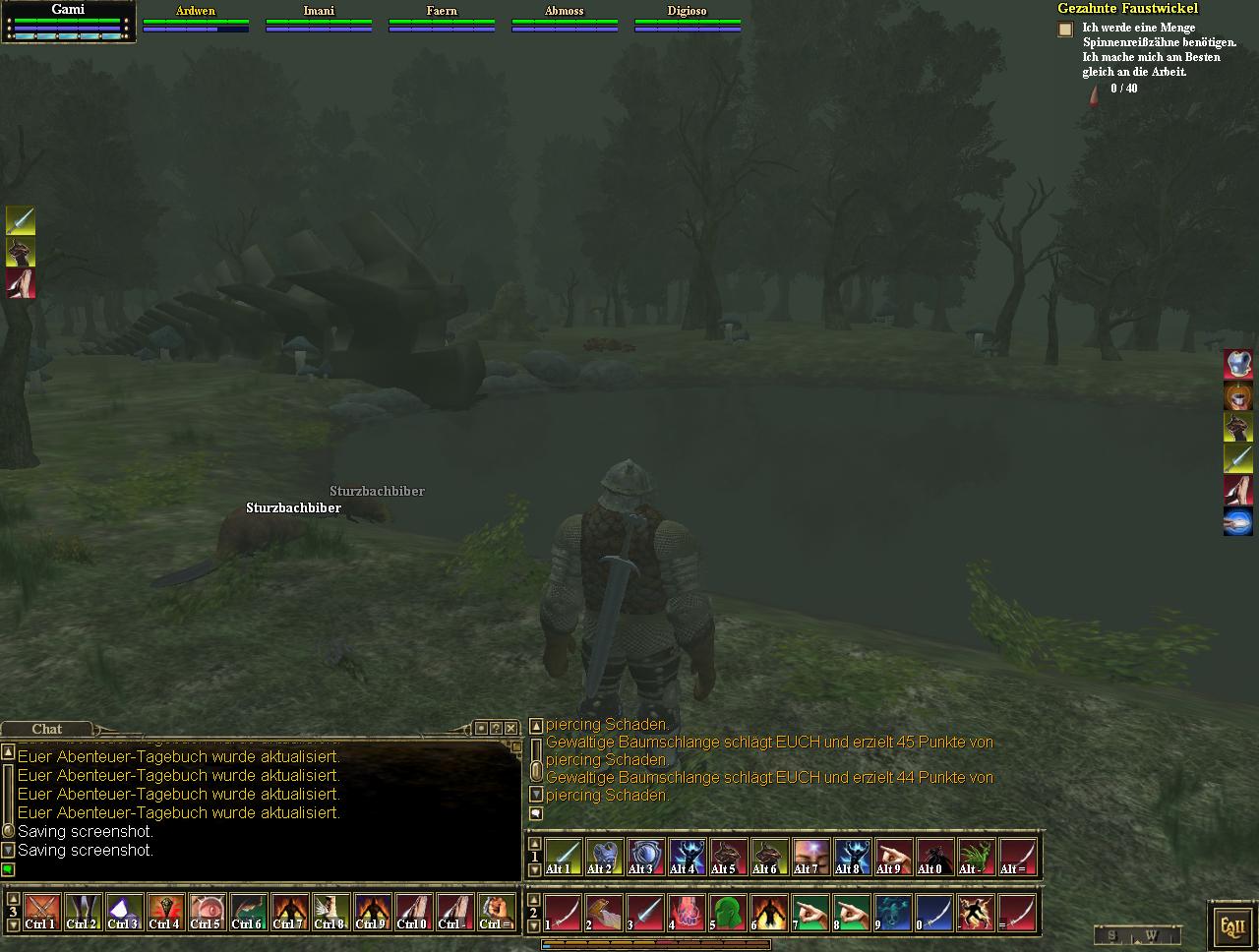1259x952 pixels.
Task: Activate the Ctrl 5 eye ability
Action: (206, 912)
